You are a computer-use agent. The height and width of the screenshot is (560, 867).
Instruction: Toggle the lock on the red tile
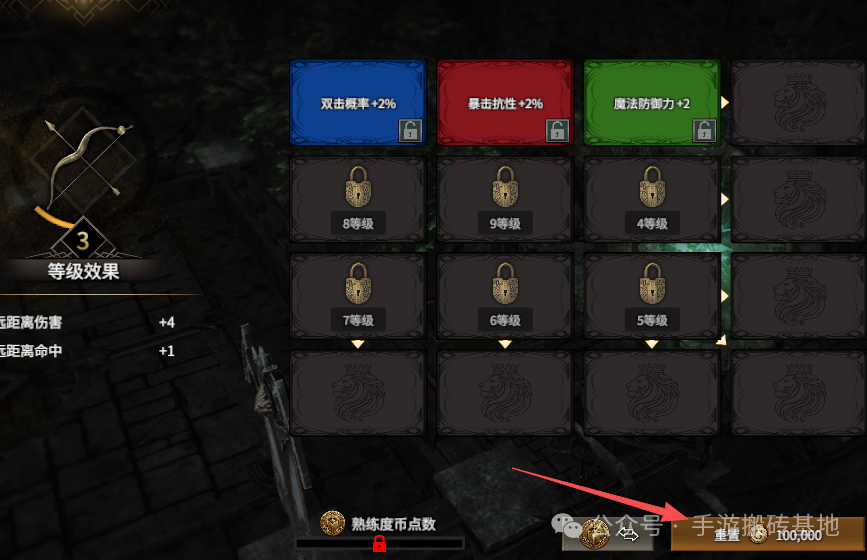click(x=557, y=130)
